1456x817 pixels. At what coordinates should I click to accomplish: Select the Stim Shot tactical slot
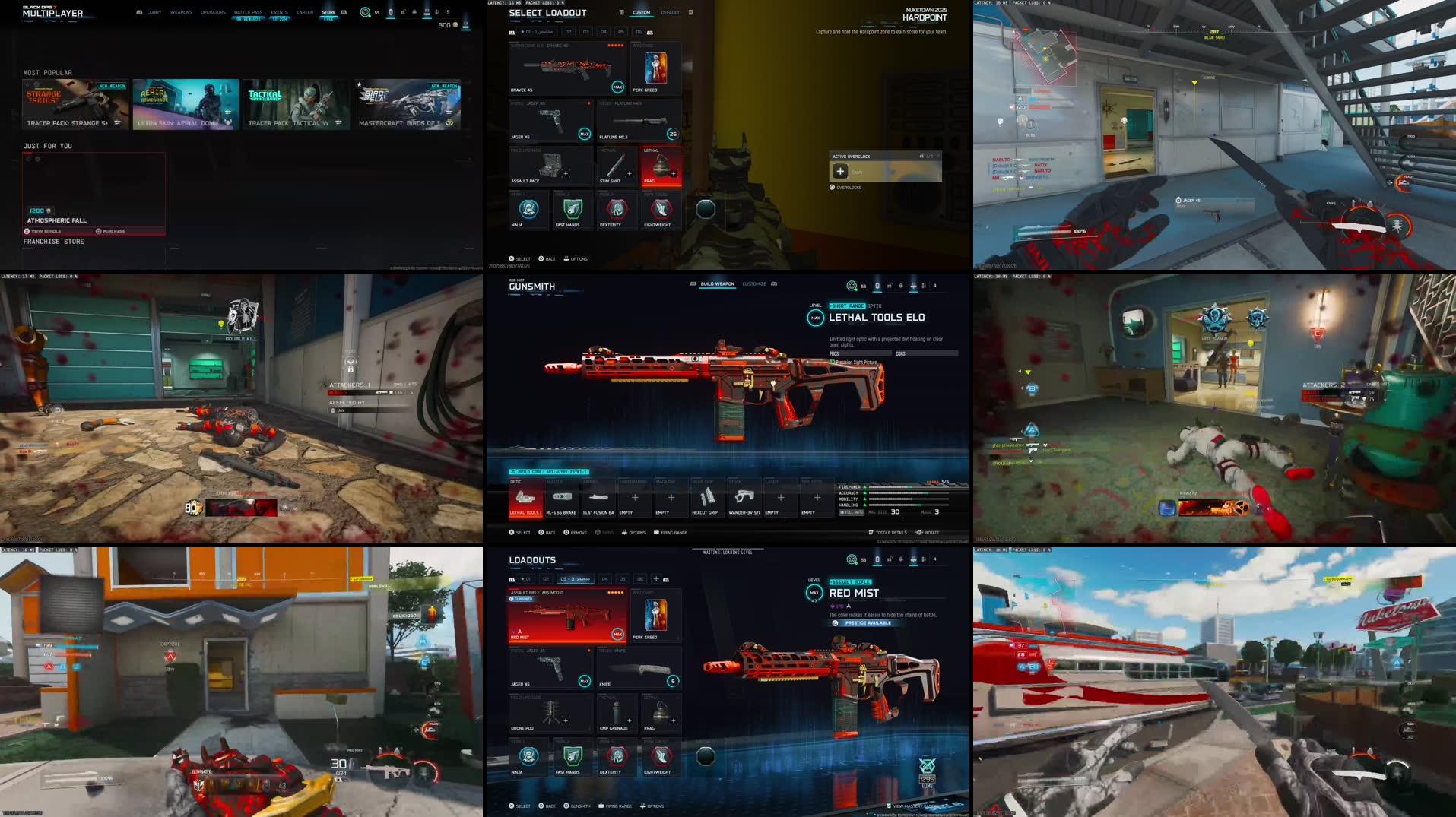617,166
